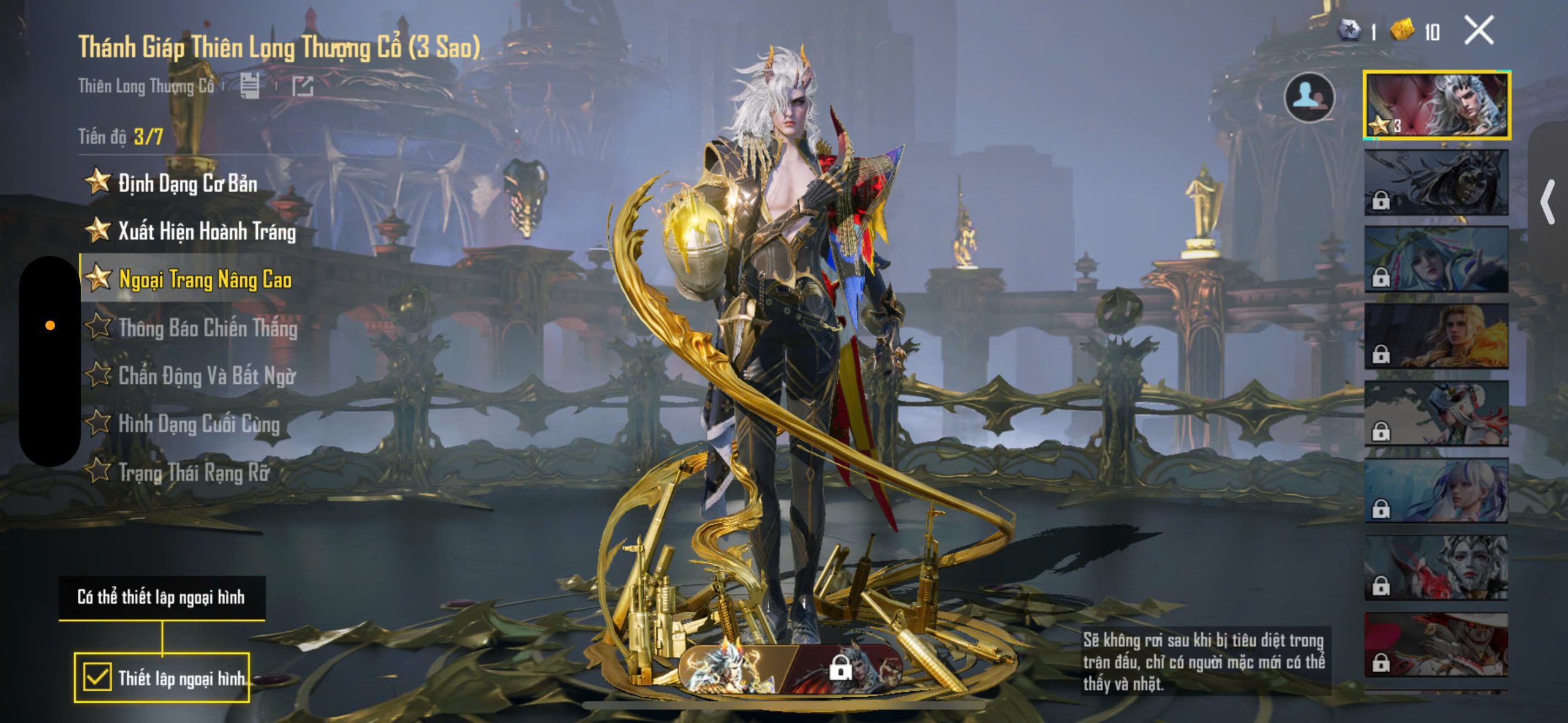The height and width of the screenshot is (723, 1568).
Task: Preview the locked red form variant
Action: [845, 669]
